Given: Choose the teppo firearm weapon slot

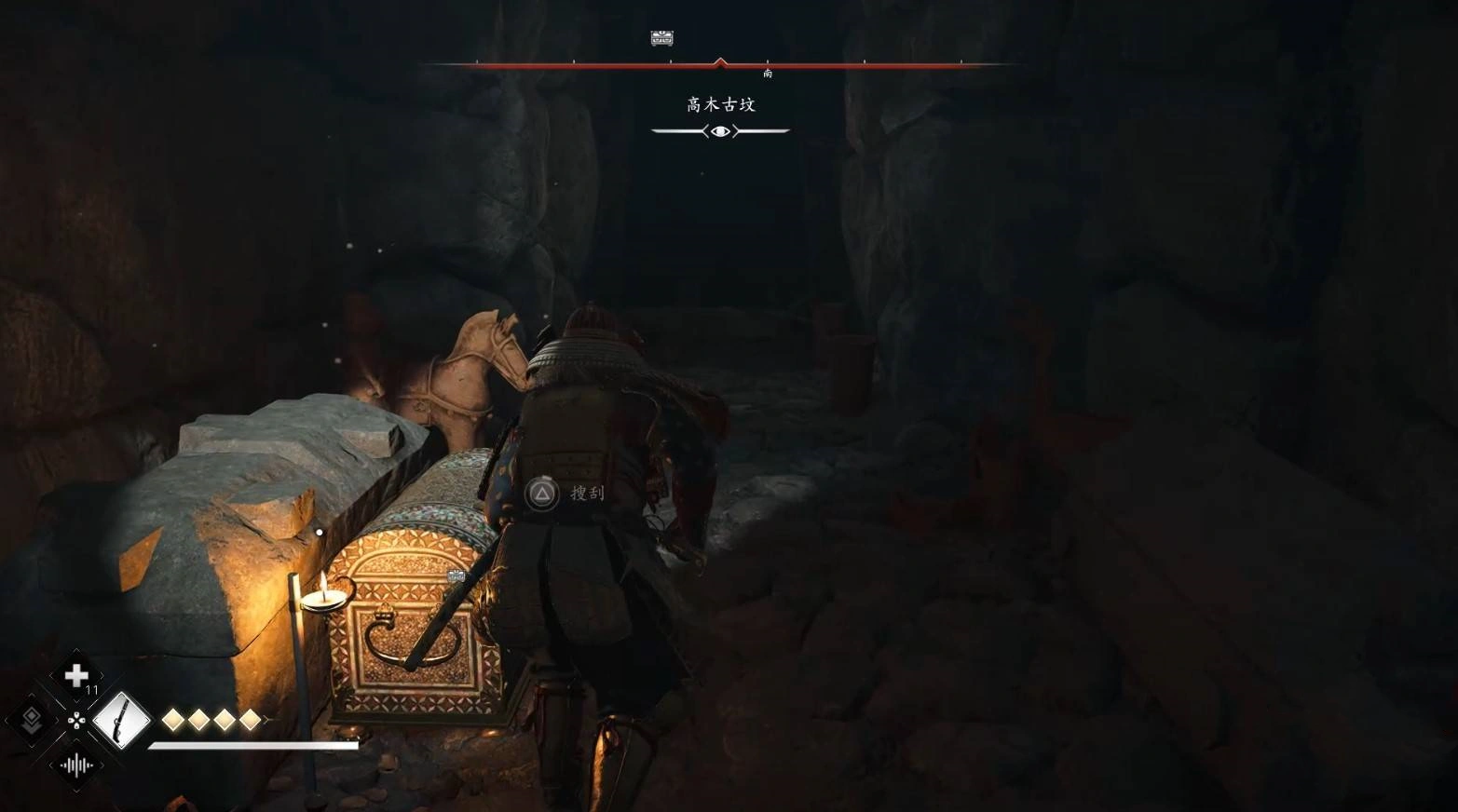Looking at the screenshot, I should (121, 720).
